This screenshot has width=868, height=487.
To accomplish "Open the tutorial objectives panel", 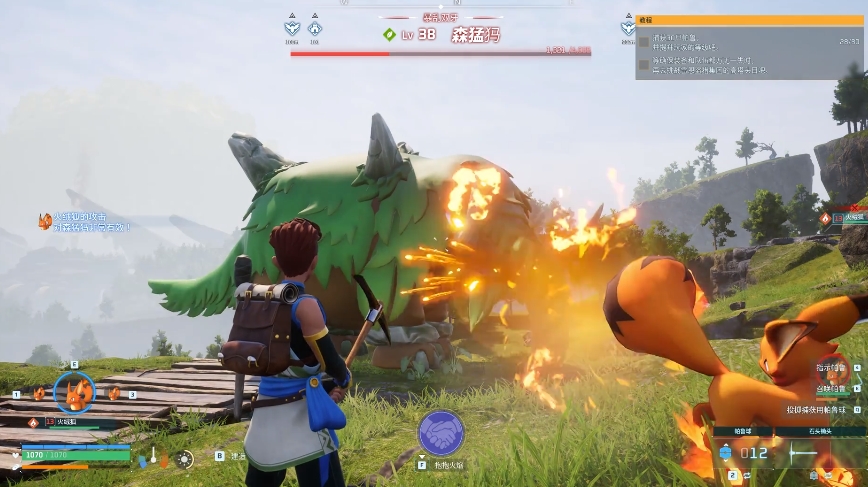I will [750, 20].
